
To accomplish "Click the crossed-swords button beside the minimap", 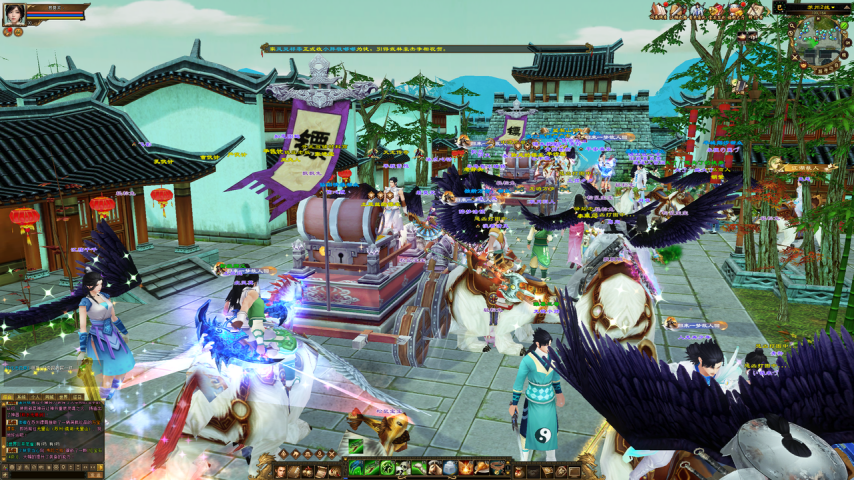I will [x=794, y=57].
